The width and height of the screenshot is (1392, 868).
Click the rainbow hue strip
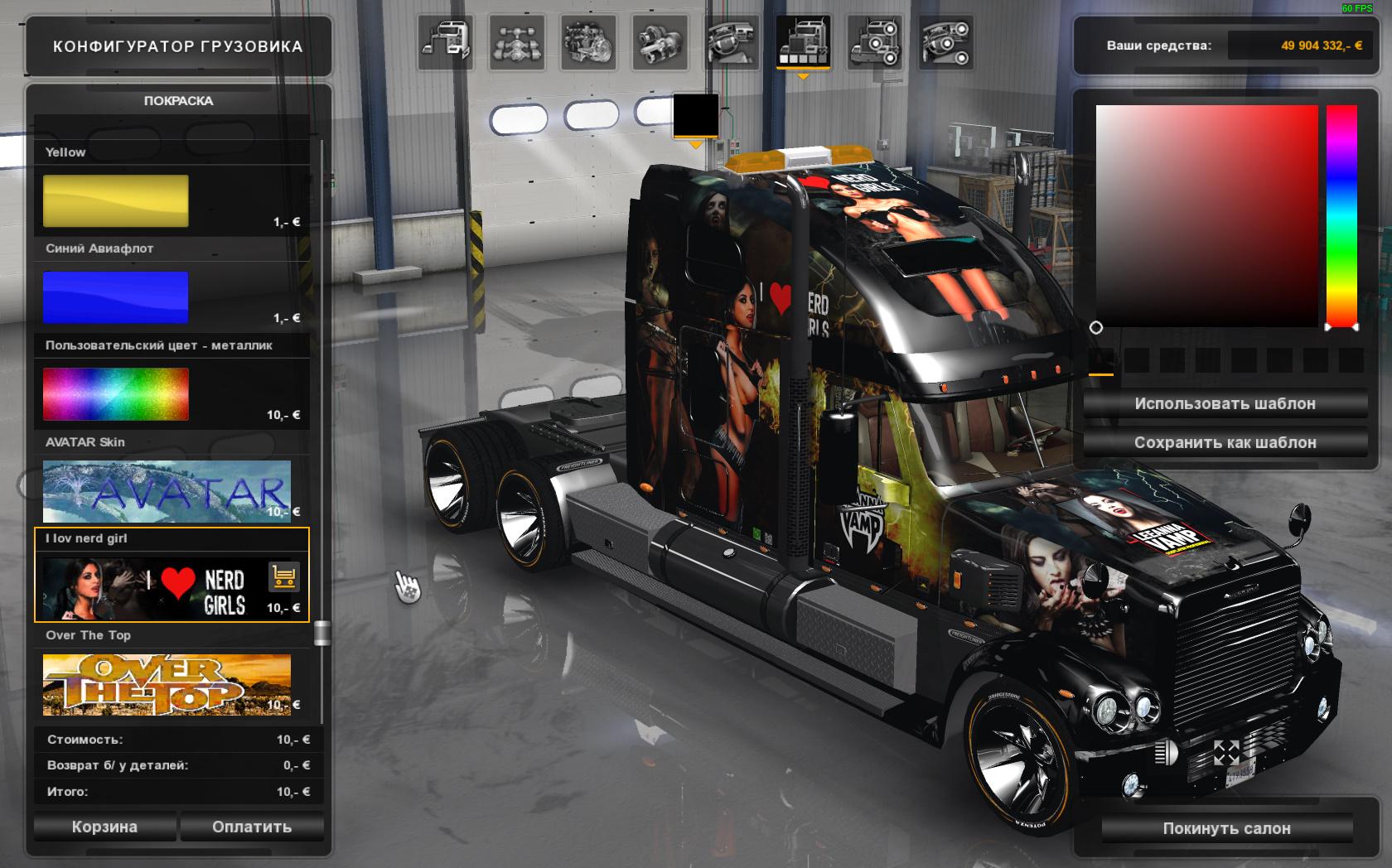pos(1341,215)
